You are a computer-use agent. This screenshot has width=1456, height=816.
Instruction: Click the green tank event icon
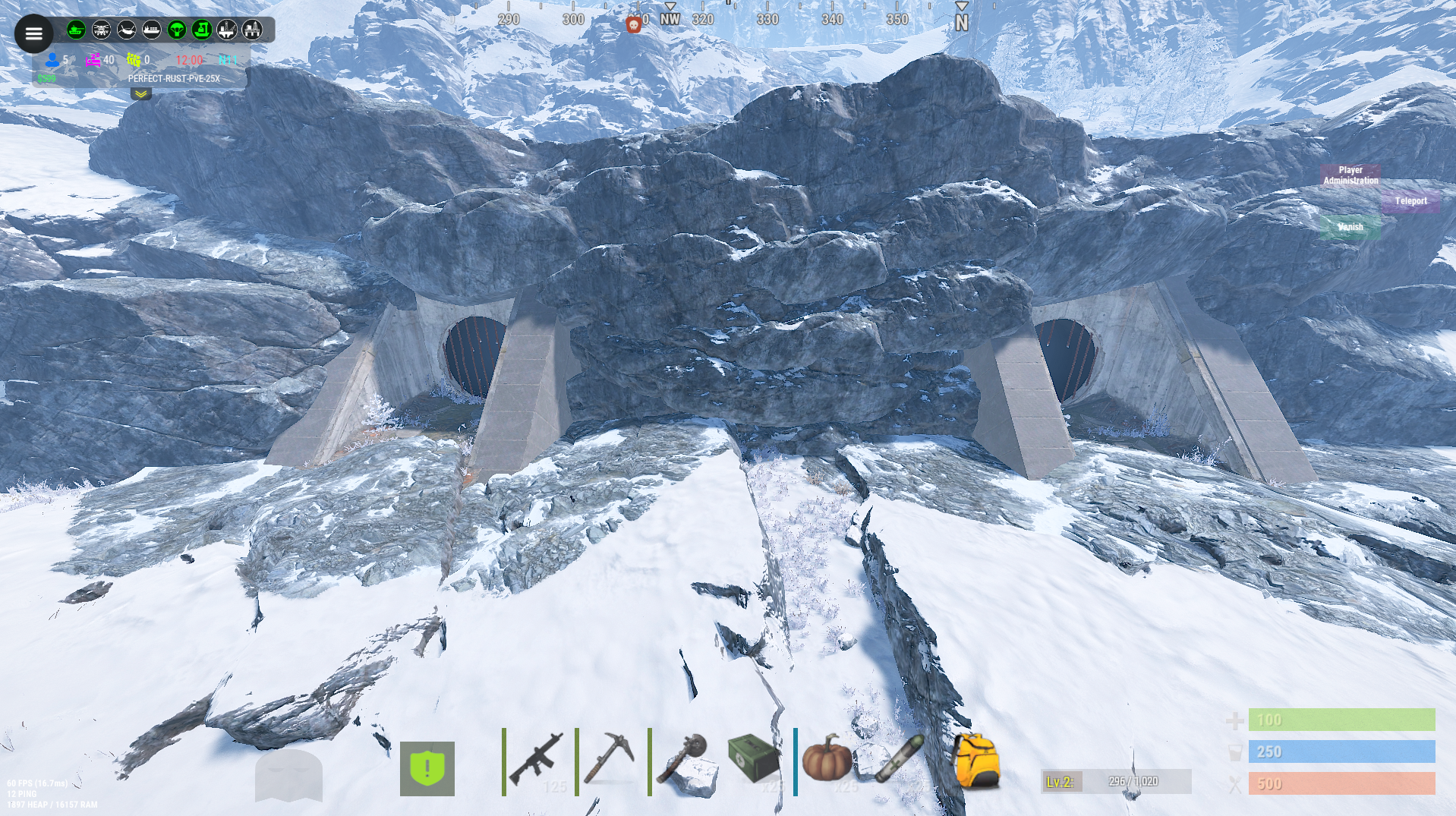tap(76, 30)
